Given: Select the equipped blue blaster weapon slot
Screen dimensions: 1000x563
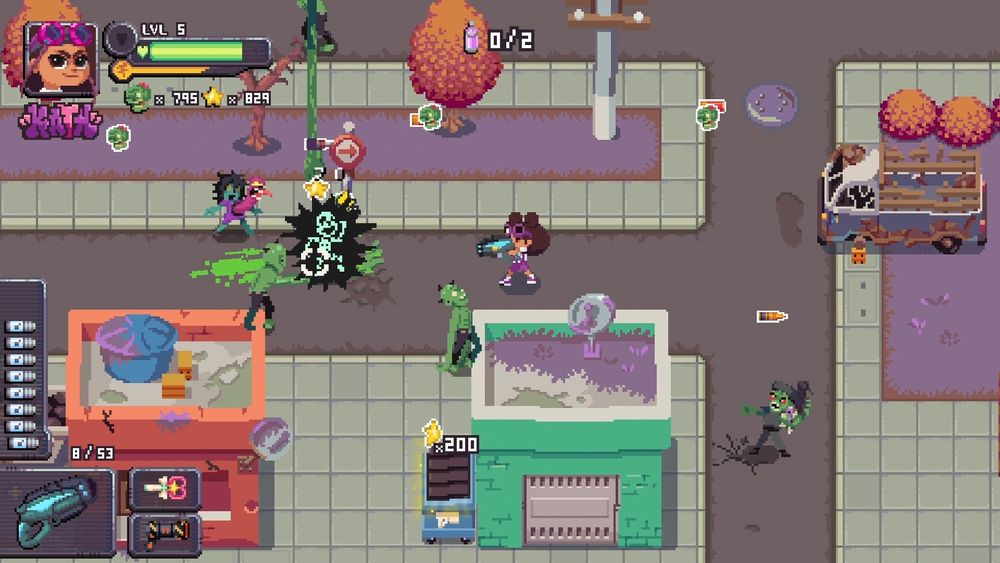Looking at the screenshot, I should tap(60, 509).
